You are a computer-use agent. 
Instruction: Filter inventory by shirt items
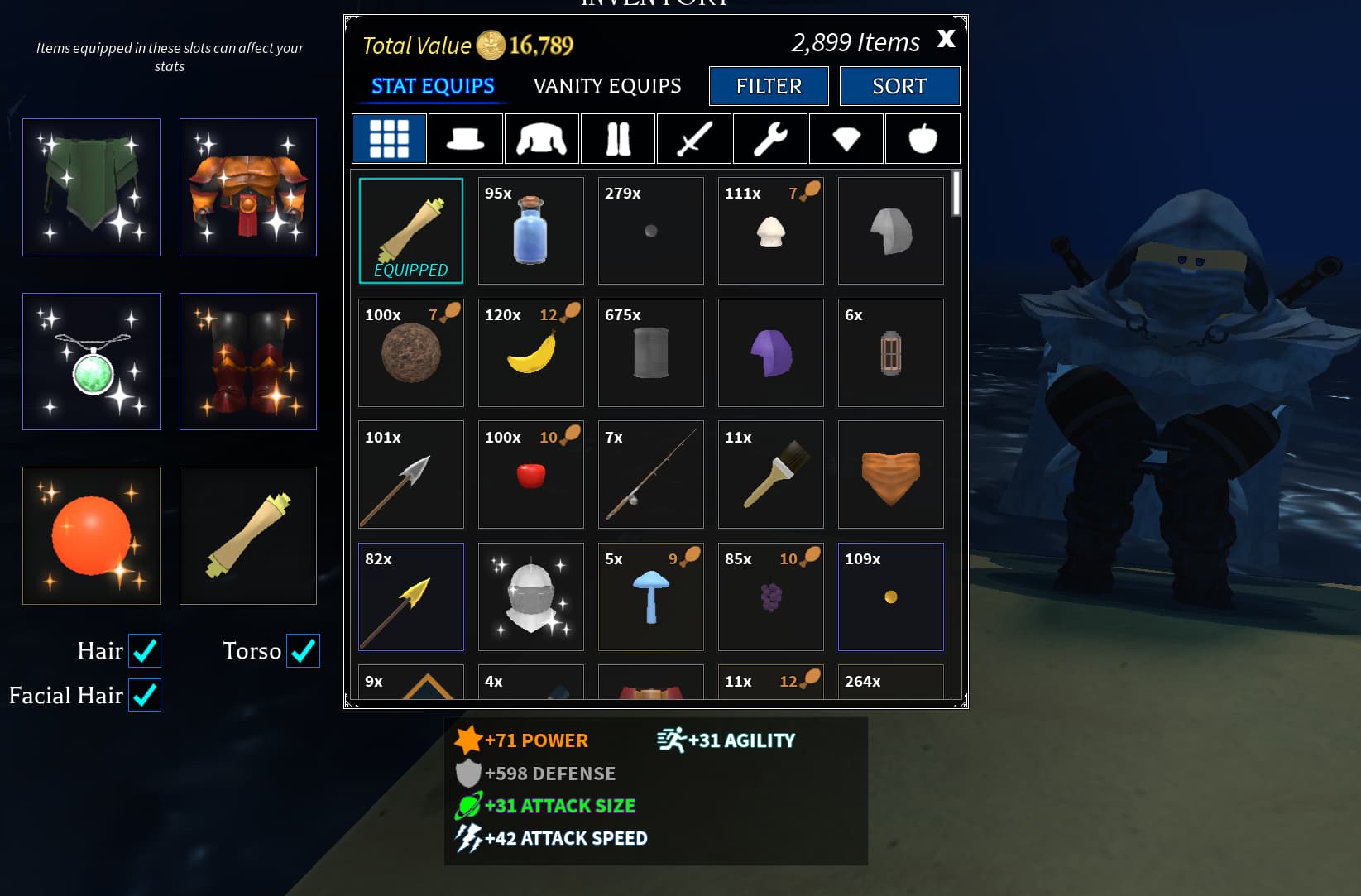[x=541, y=138]
